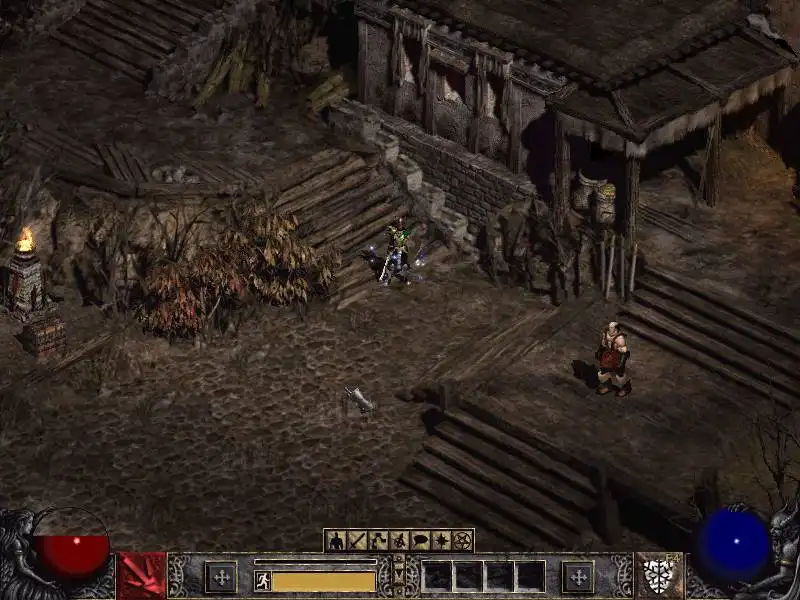Click the four-arrow button right of the belt slots

577,577
